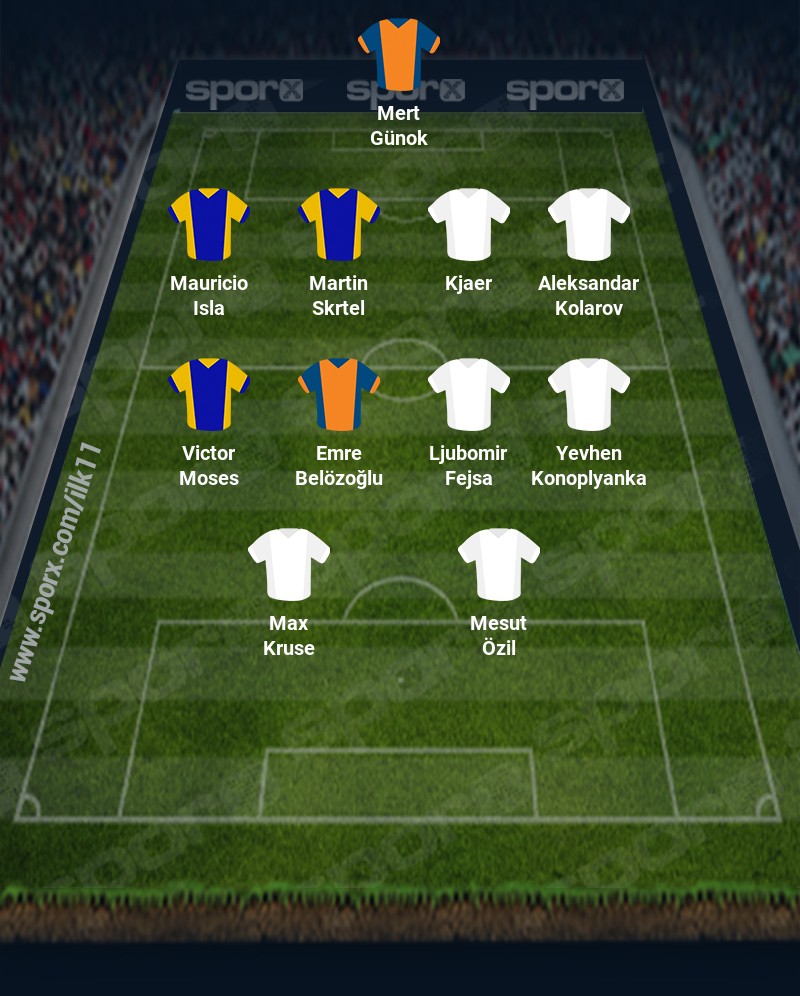Pick Yevhen Konoplyanka on the wing
The width and height of the screenshot is (800, 996).
[x=588, y=394]
